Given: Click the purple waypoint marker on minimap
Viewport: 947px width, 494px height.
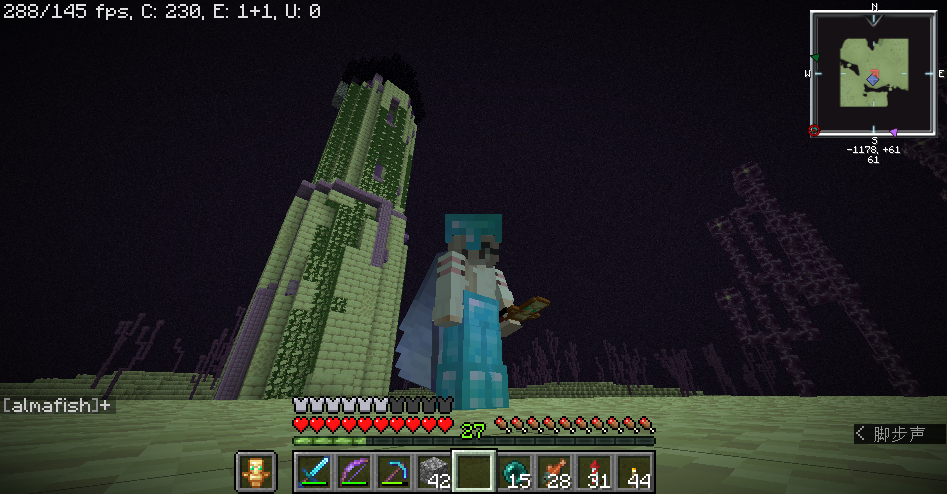Looking at the screenshot, I should [893, 132].
